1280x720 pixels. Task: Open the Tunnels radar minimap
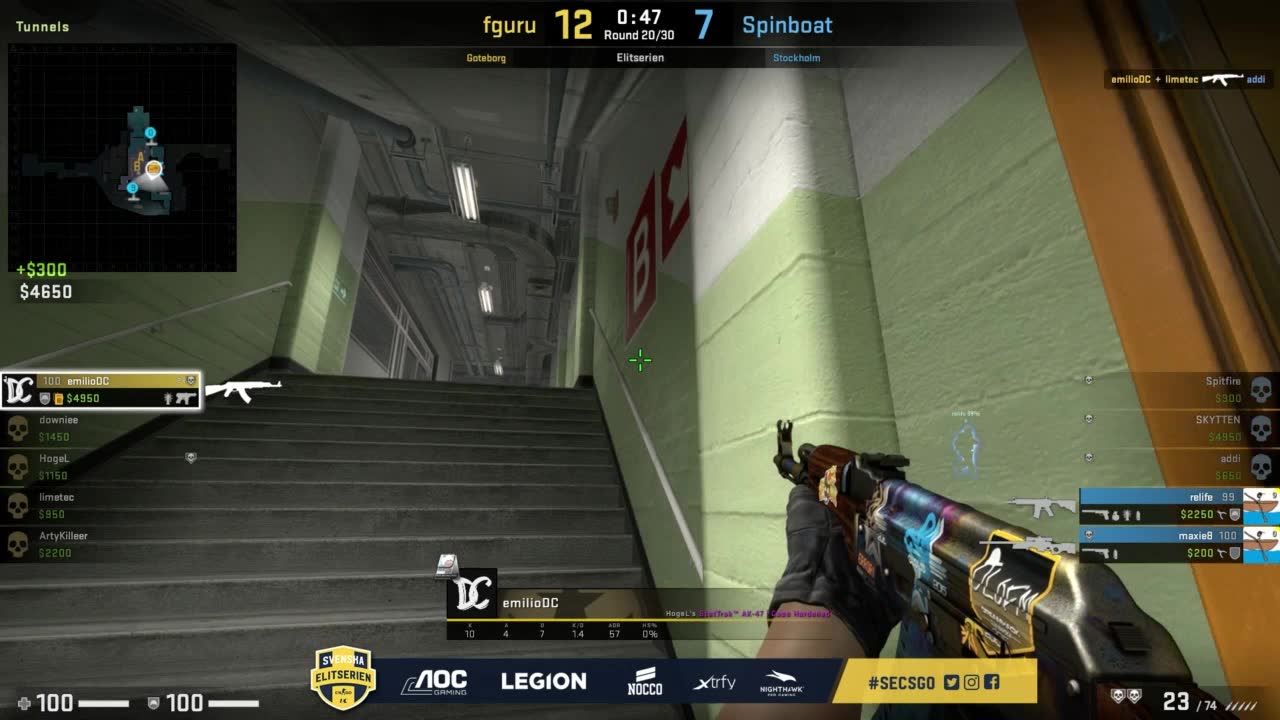(122, 158)
